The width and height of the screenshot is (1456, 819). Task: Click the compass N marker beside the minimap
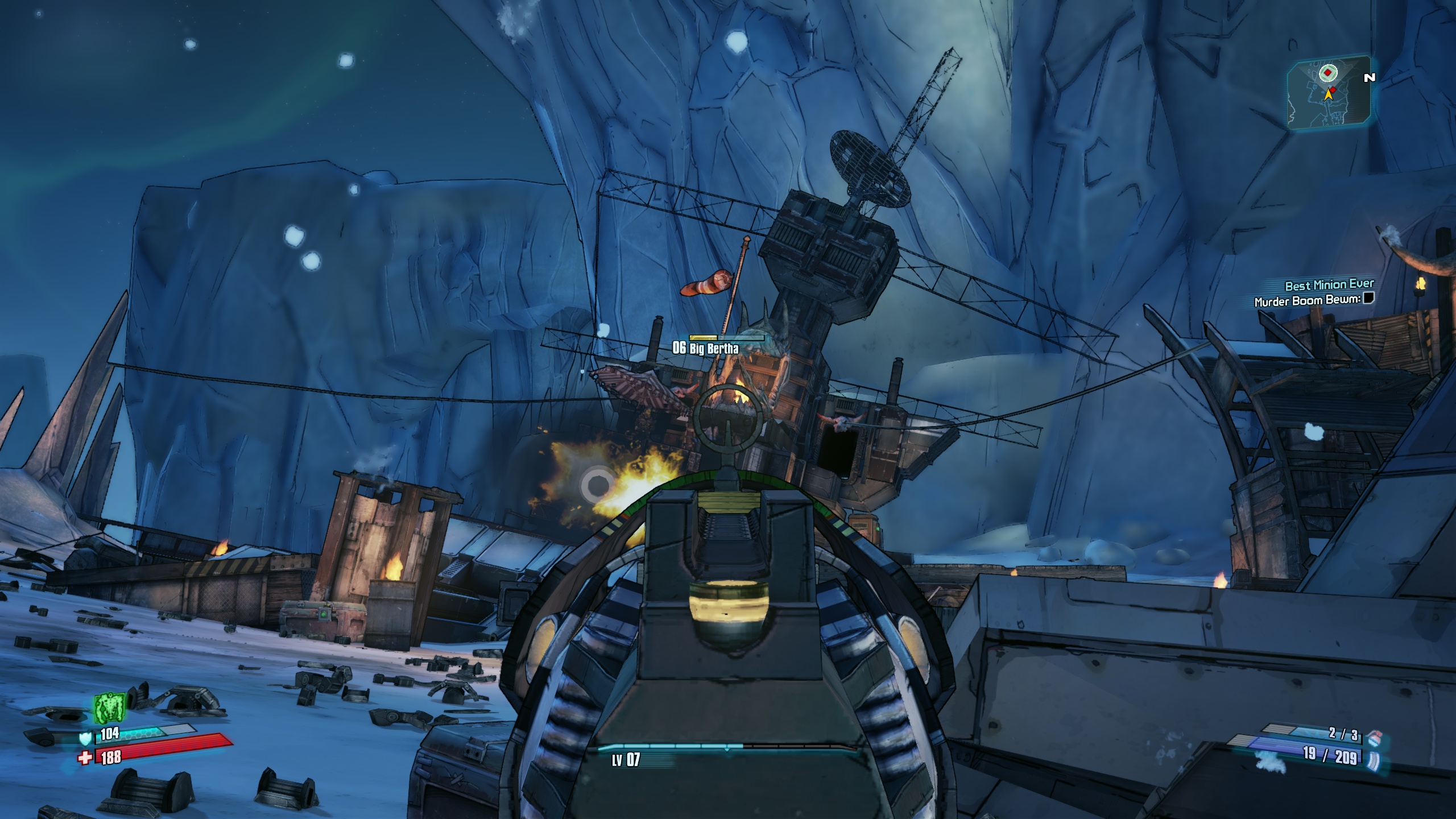pos(1369,78)
